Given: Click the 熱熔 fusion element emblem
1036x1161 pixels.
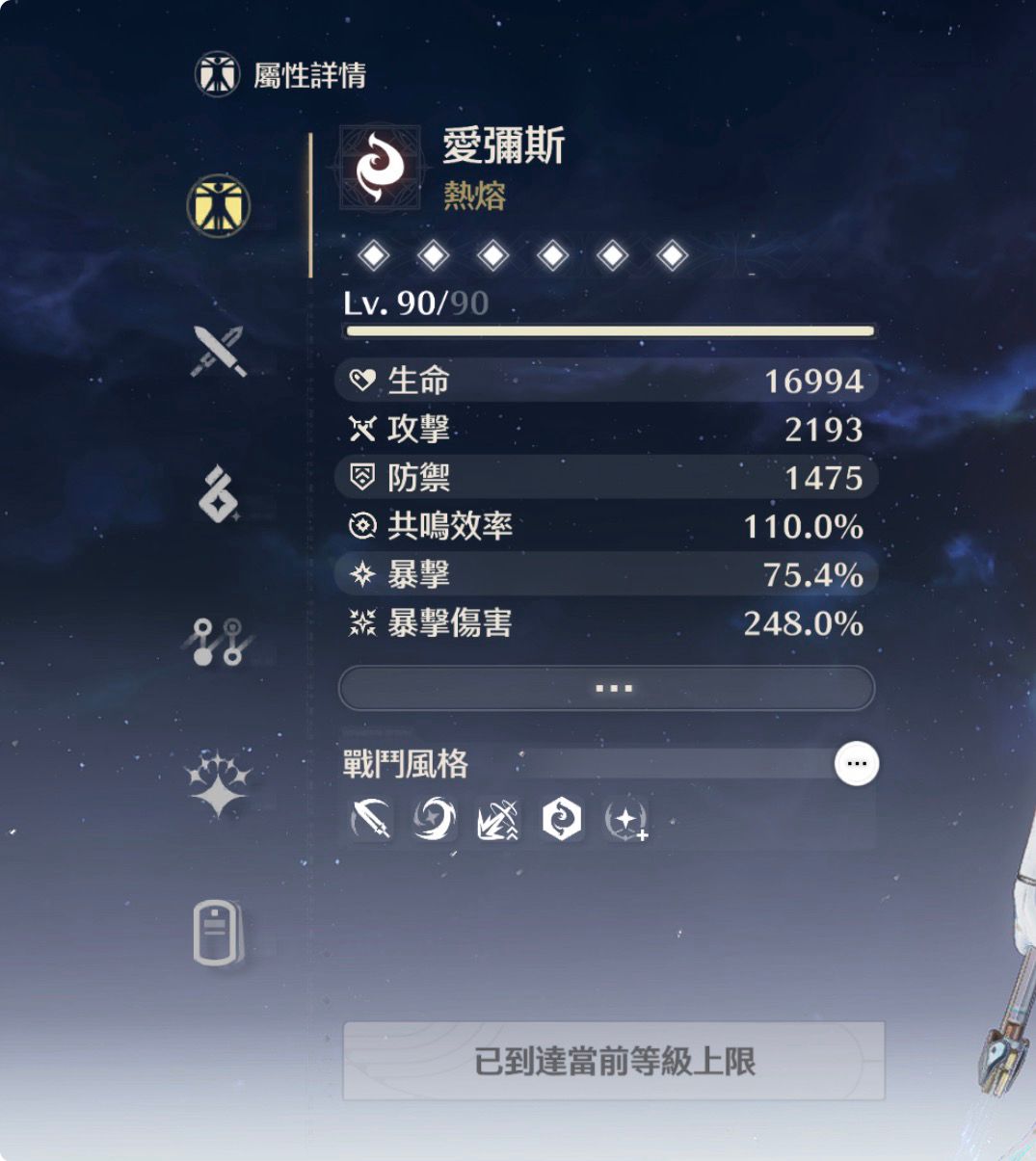Looking at the screenshot, I should pyautogui.click(x=380, y=169).
